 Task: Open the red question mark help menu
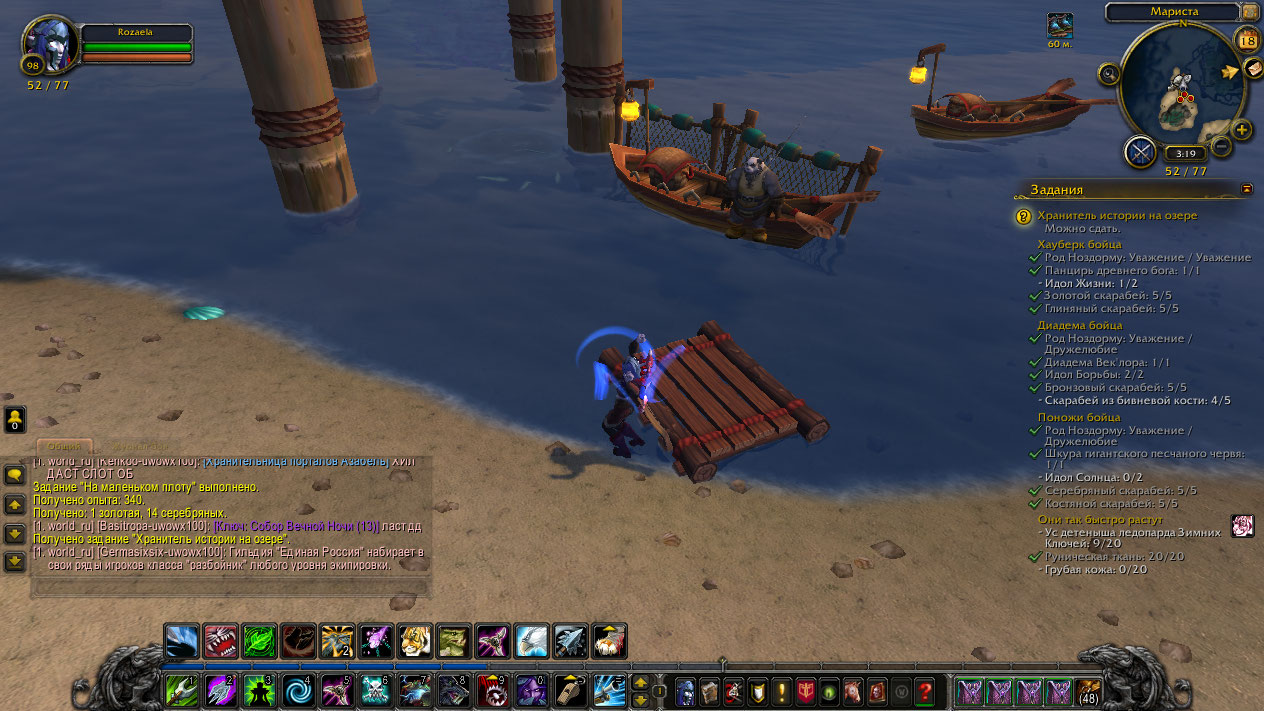pyautogui.click(x=924, y=691)
